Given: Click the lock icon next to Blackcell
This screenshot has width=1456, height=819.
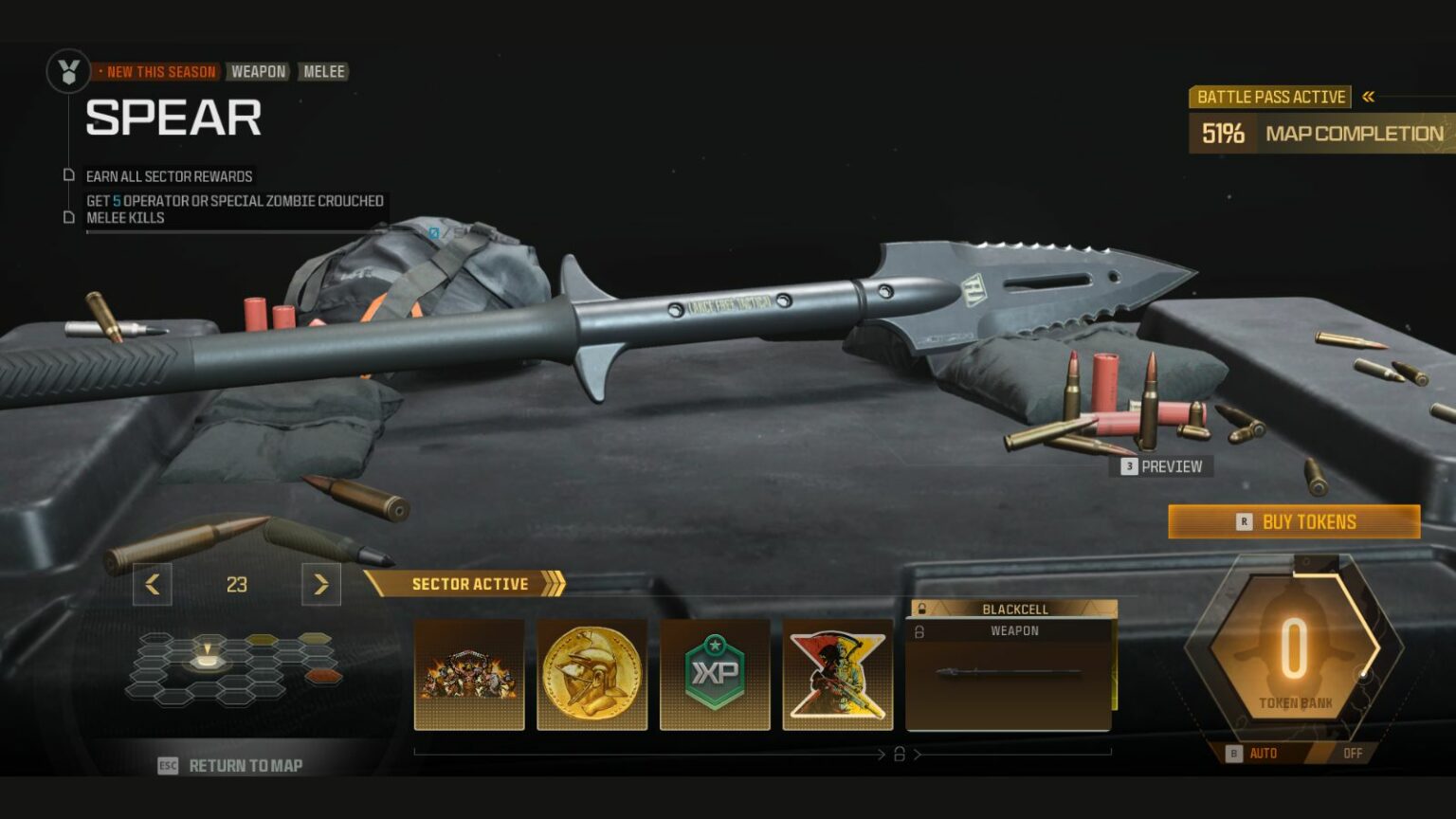Looking at the screenshot, I should (919, 608).
